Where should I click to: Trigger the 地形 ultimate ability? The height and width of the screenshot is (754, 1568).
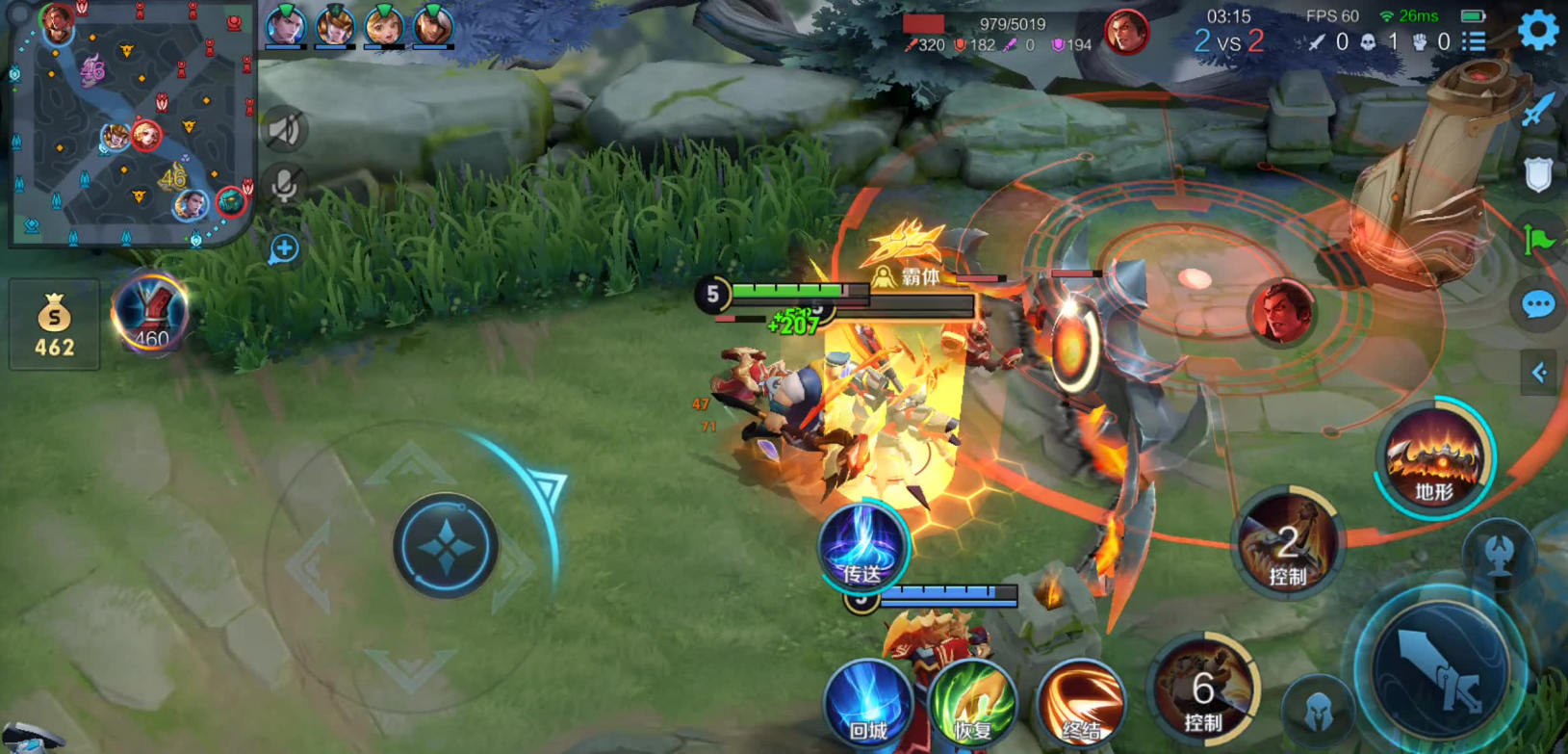[1433, 458]
